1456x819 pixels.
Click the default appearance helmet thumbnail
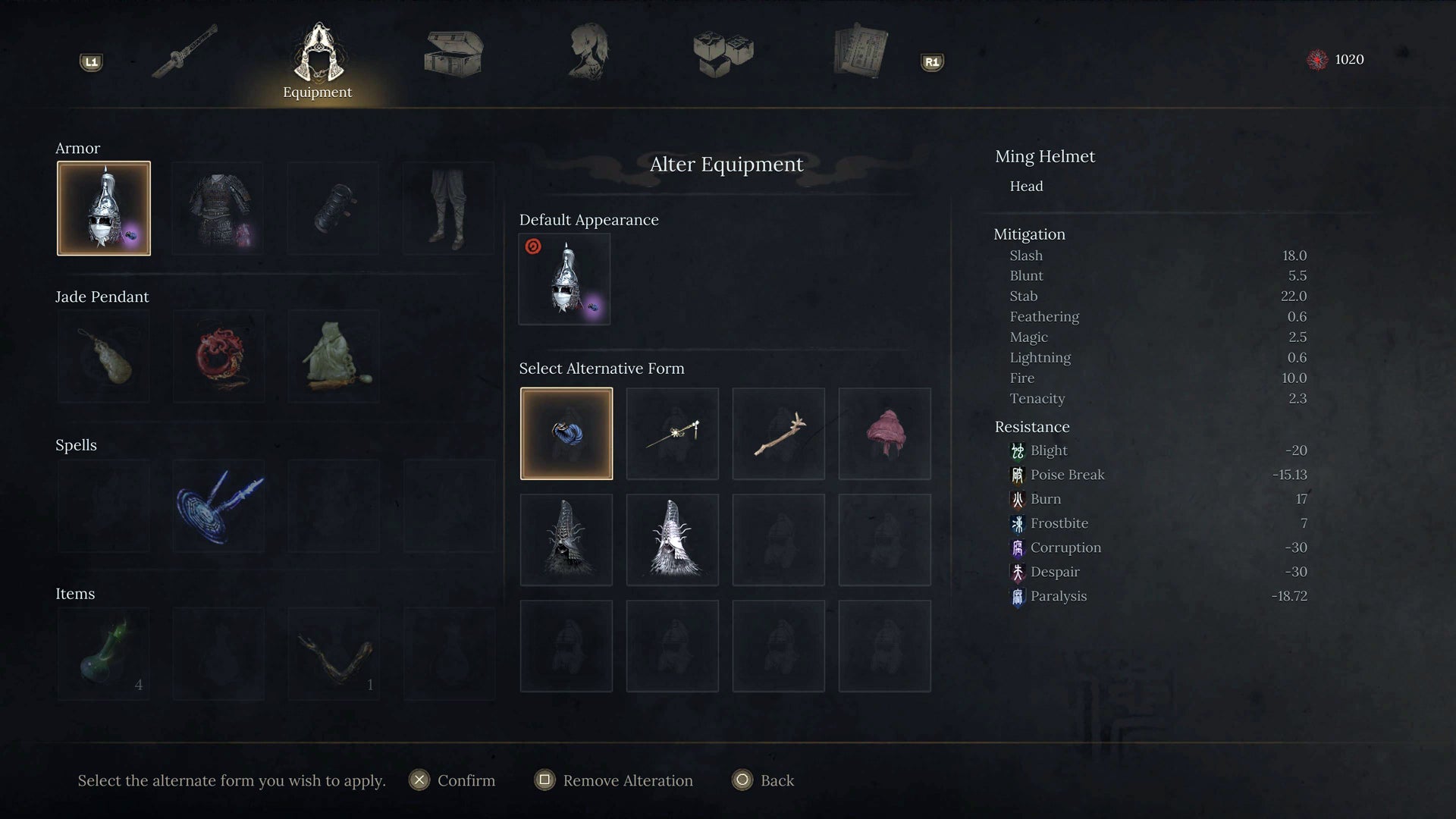pos(565,279)
